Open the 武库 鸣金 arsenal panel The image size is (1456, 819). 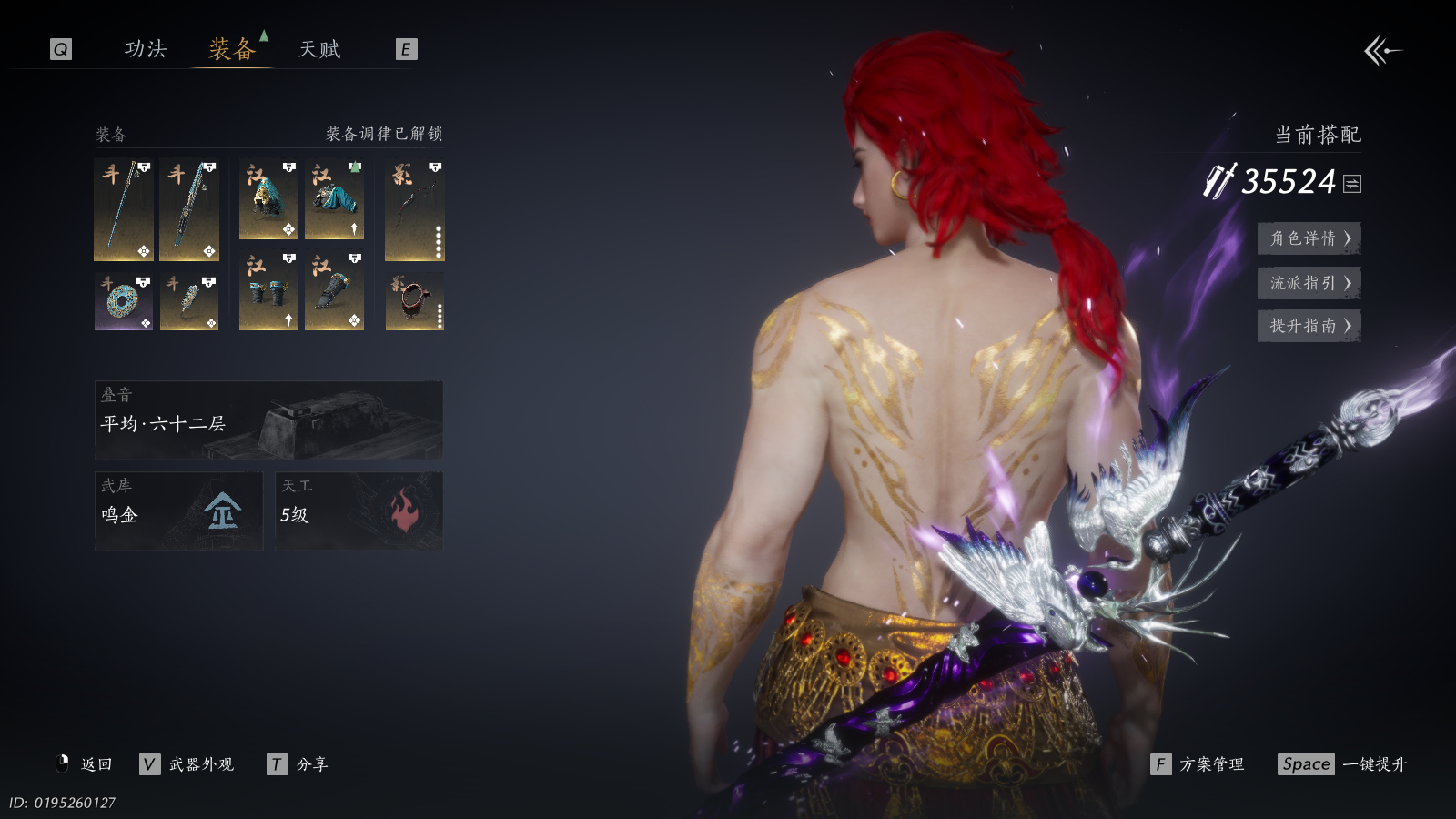(x=178, y=511)
